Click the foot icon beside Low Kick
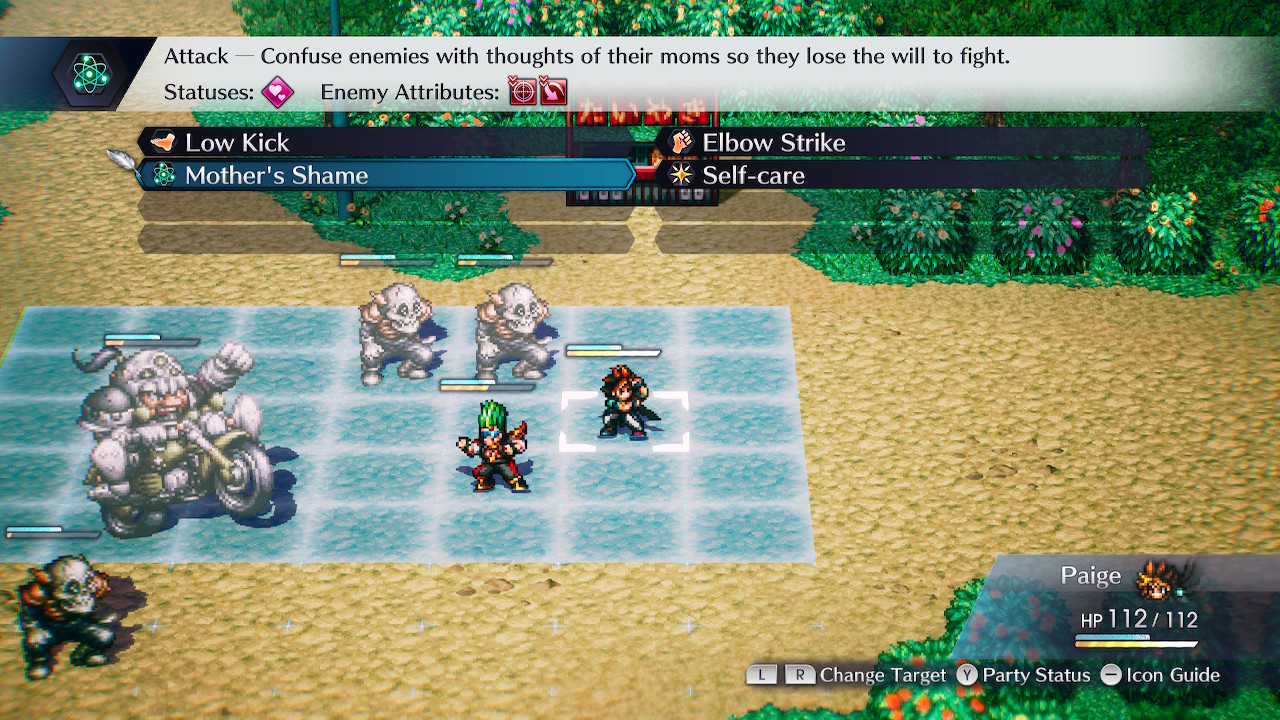This screenshot has height=720, width=1280. click(x=167, y=142)
